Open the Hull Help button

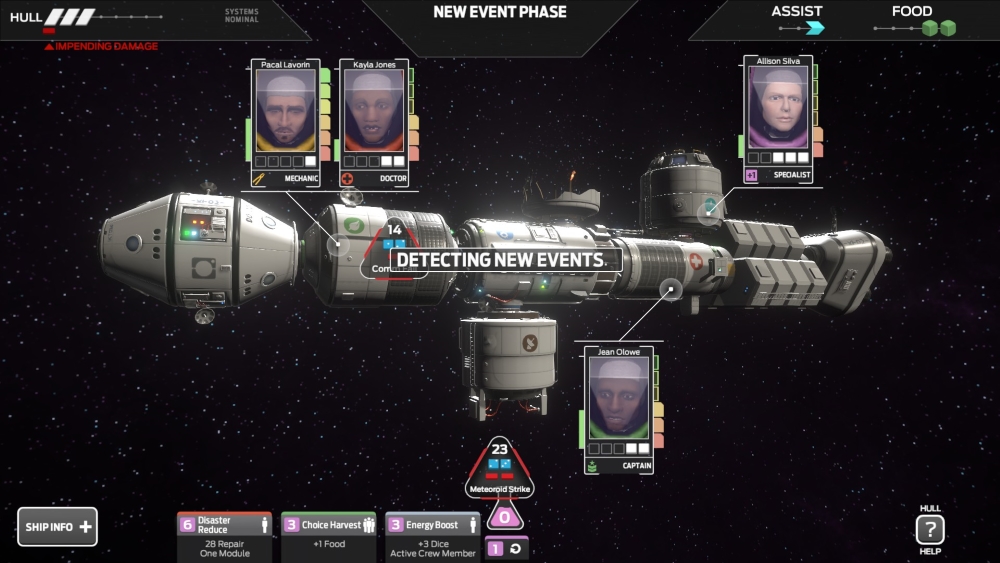pos(930,530)
